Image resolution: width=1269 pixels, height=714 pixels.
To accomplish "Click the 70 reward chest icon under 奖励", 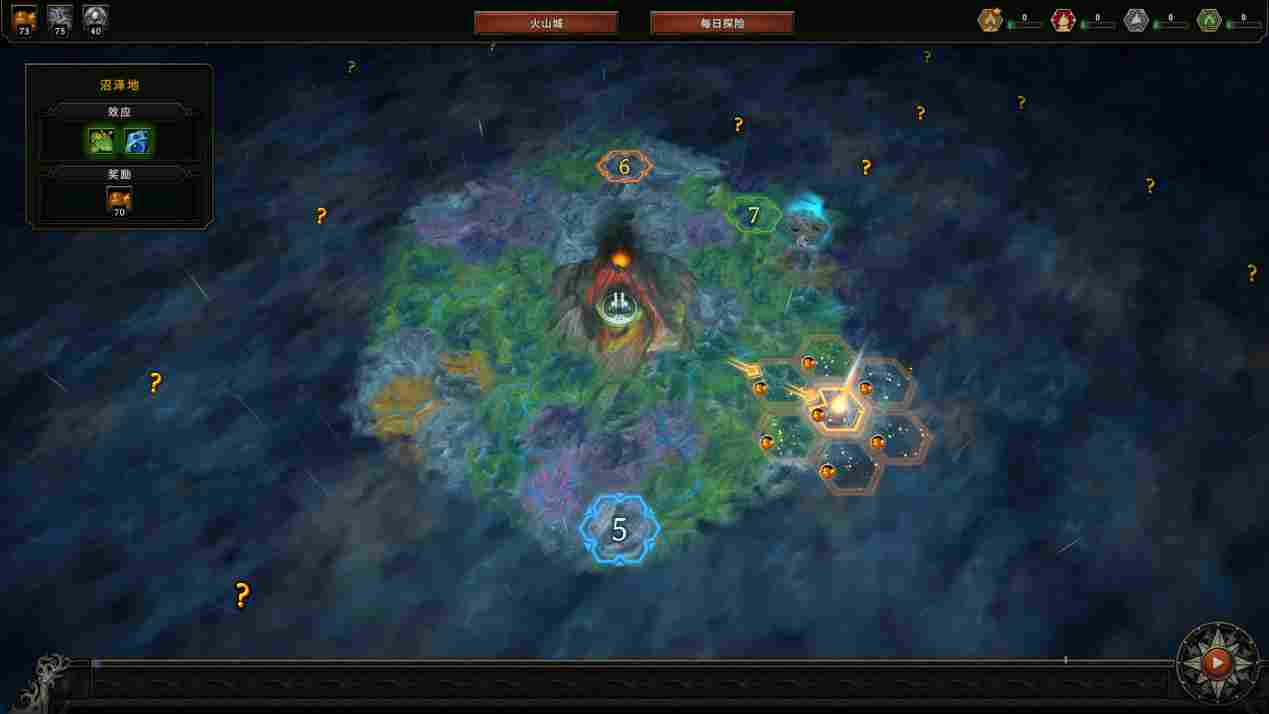I will [x=119, y=200].
